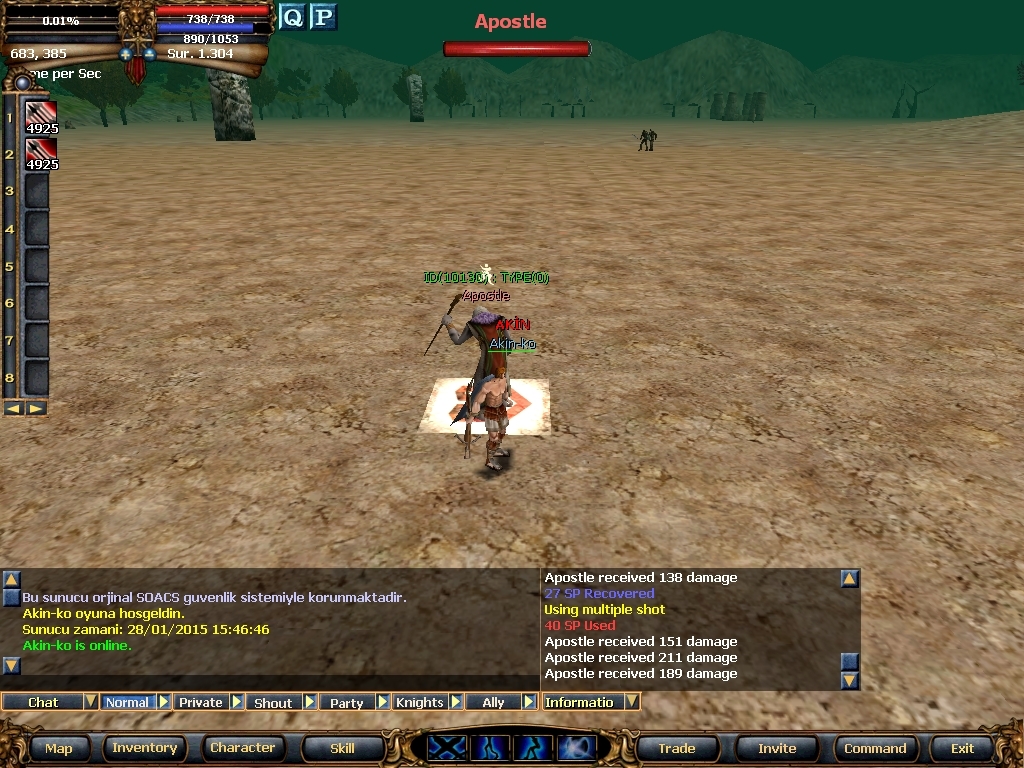1024x768 pixels.
Task: Open the Skill window
Action: [x=342, y=748]
